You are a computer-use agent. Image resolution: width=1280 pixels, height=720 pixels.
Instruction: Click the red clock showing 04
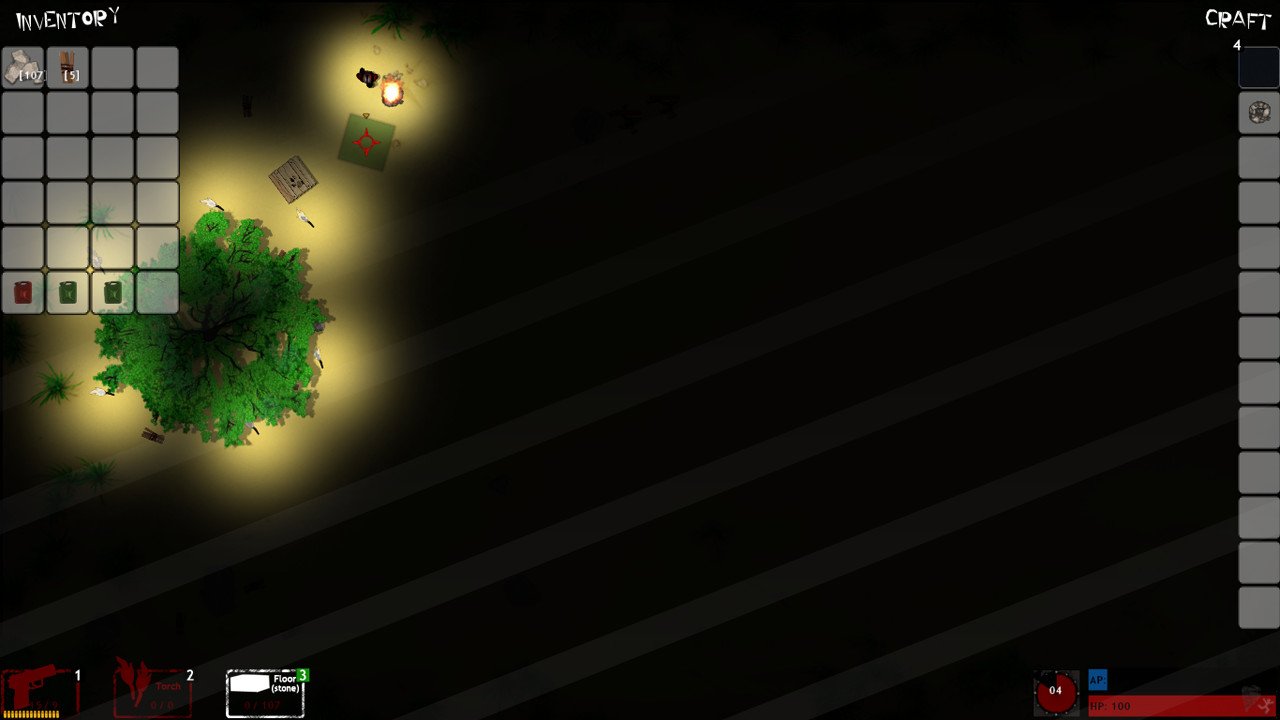(x=1056, y=691)
